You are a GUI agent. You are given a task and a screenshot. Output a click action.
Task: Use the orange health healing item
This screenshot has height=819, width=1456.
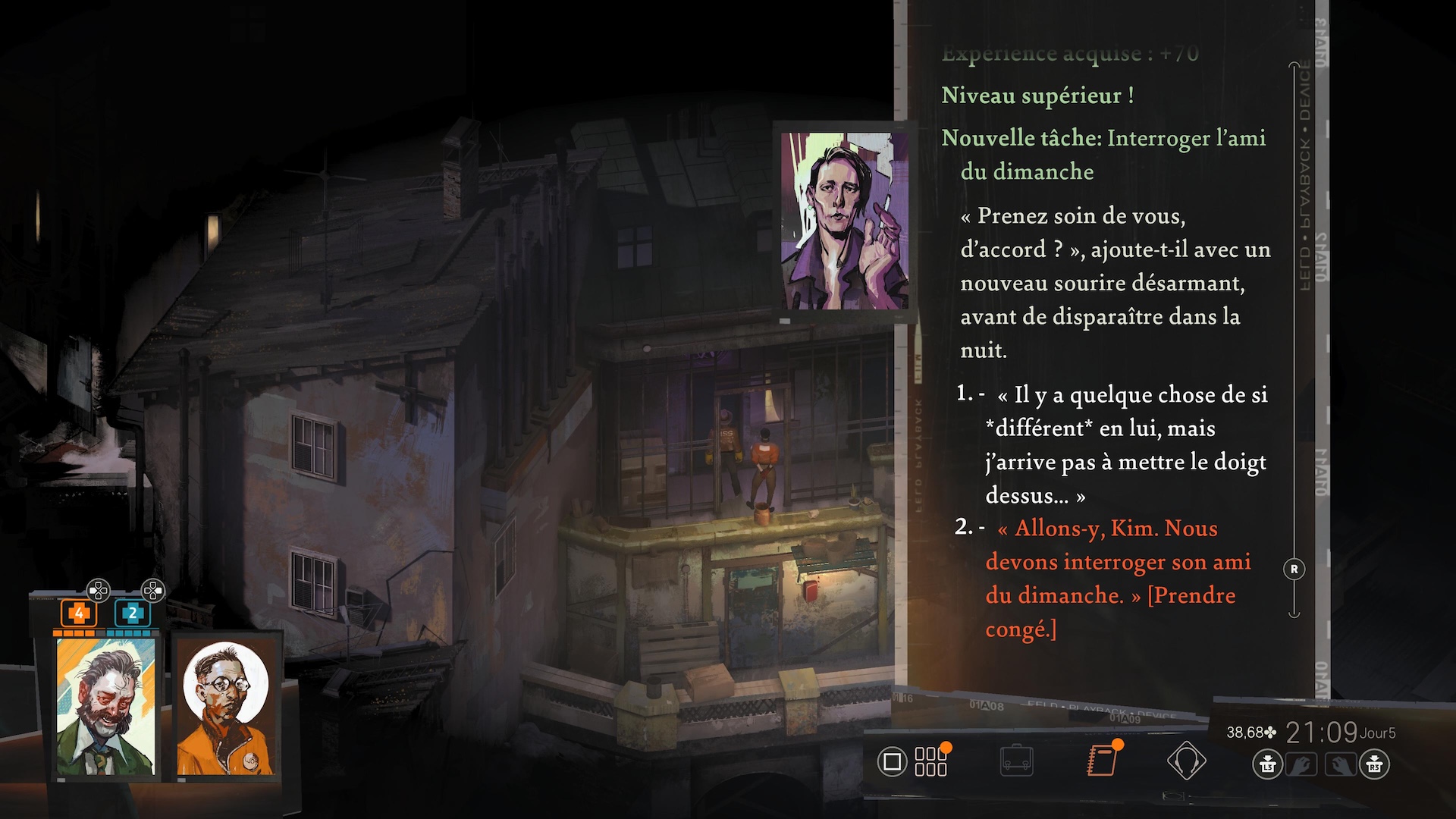click(78, 613)
